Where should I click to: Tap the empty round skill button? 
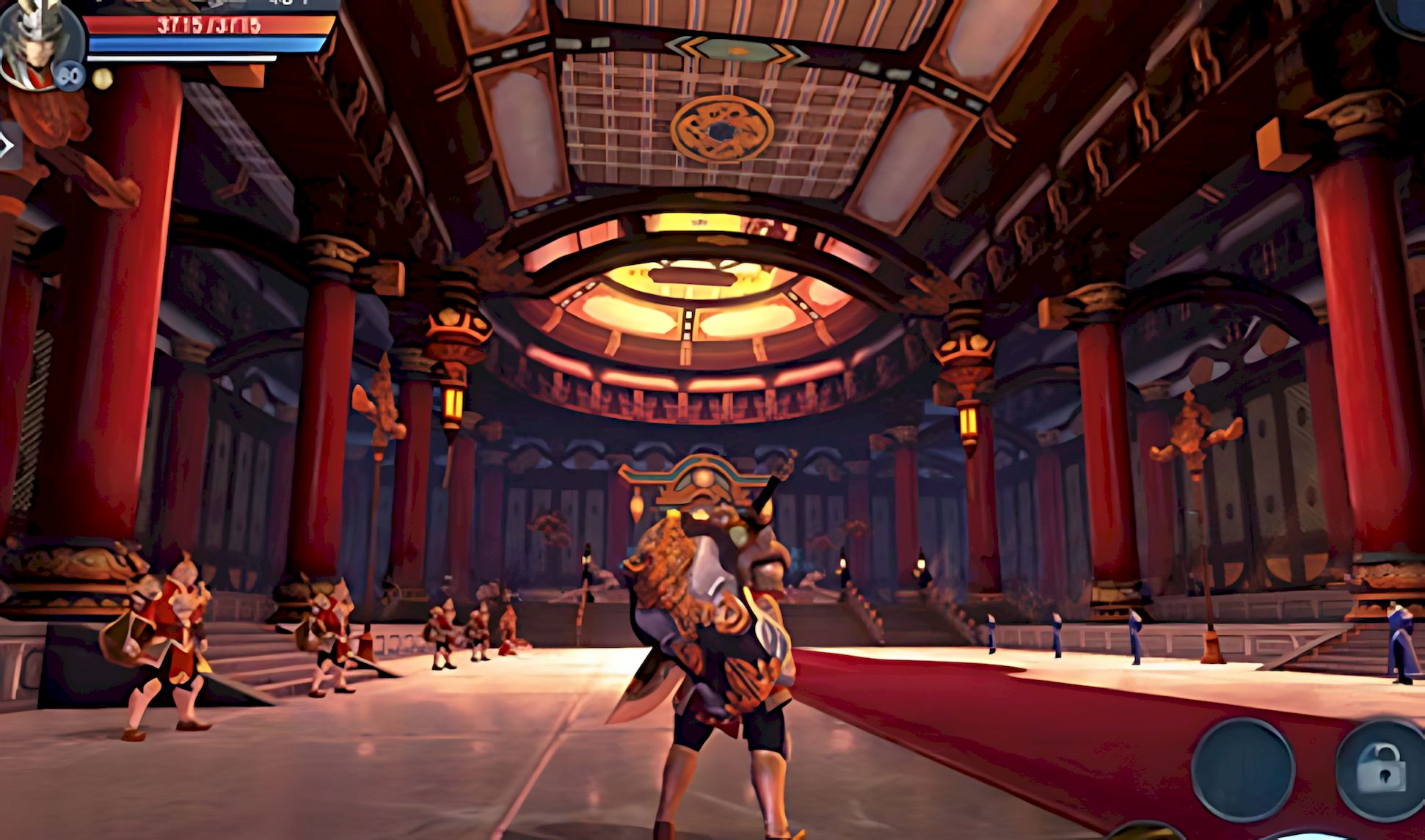click(x=1242, y=769)
